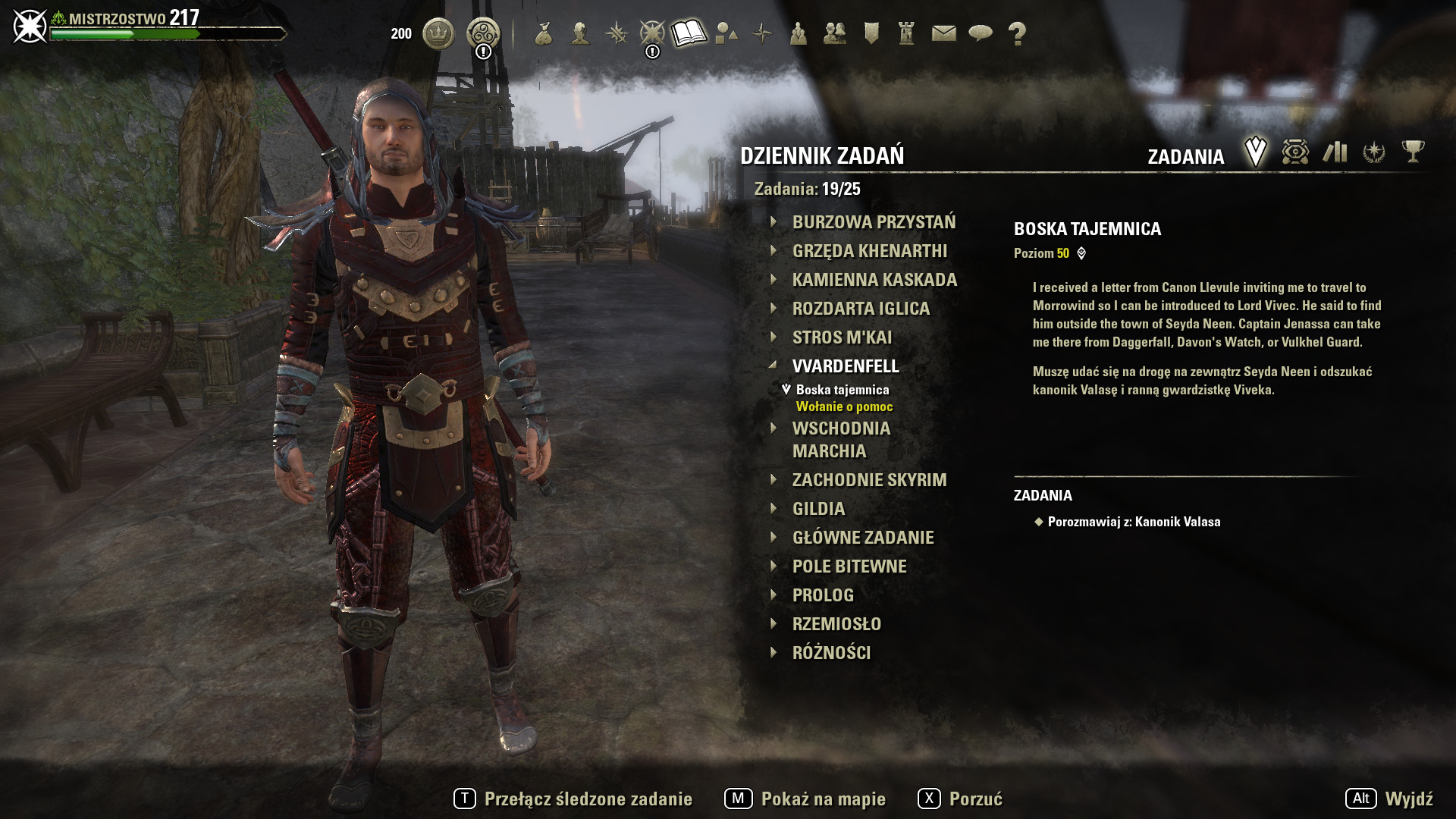Image resolution: width=1456 pixels, height=819 pixels.
Task: Open the help question mark menu
Action: click(x=1017, y=33)
